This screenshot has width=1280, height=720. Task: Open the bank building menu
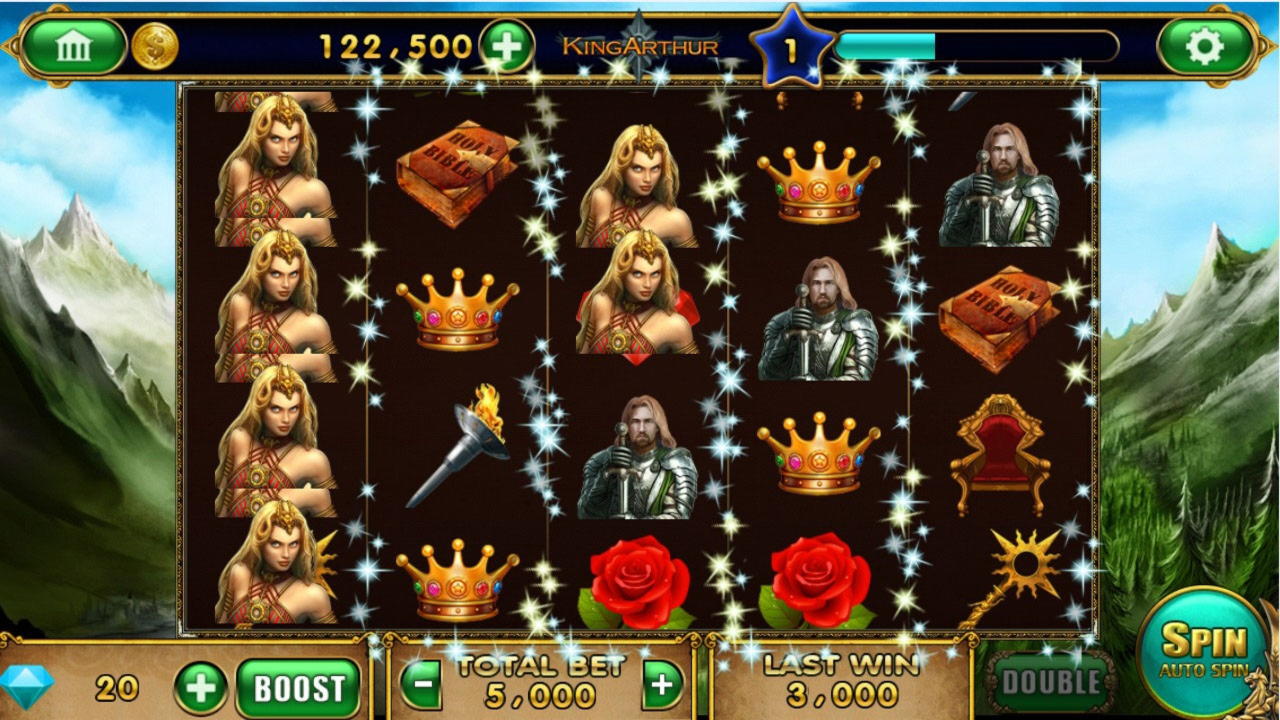click(73, 46)
